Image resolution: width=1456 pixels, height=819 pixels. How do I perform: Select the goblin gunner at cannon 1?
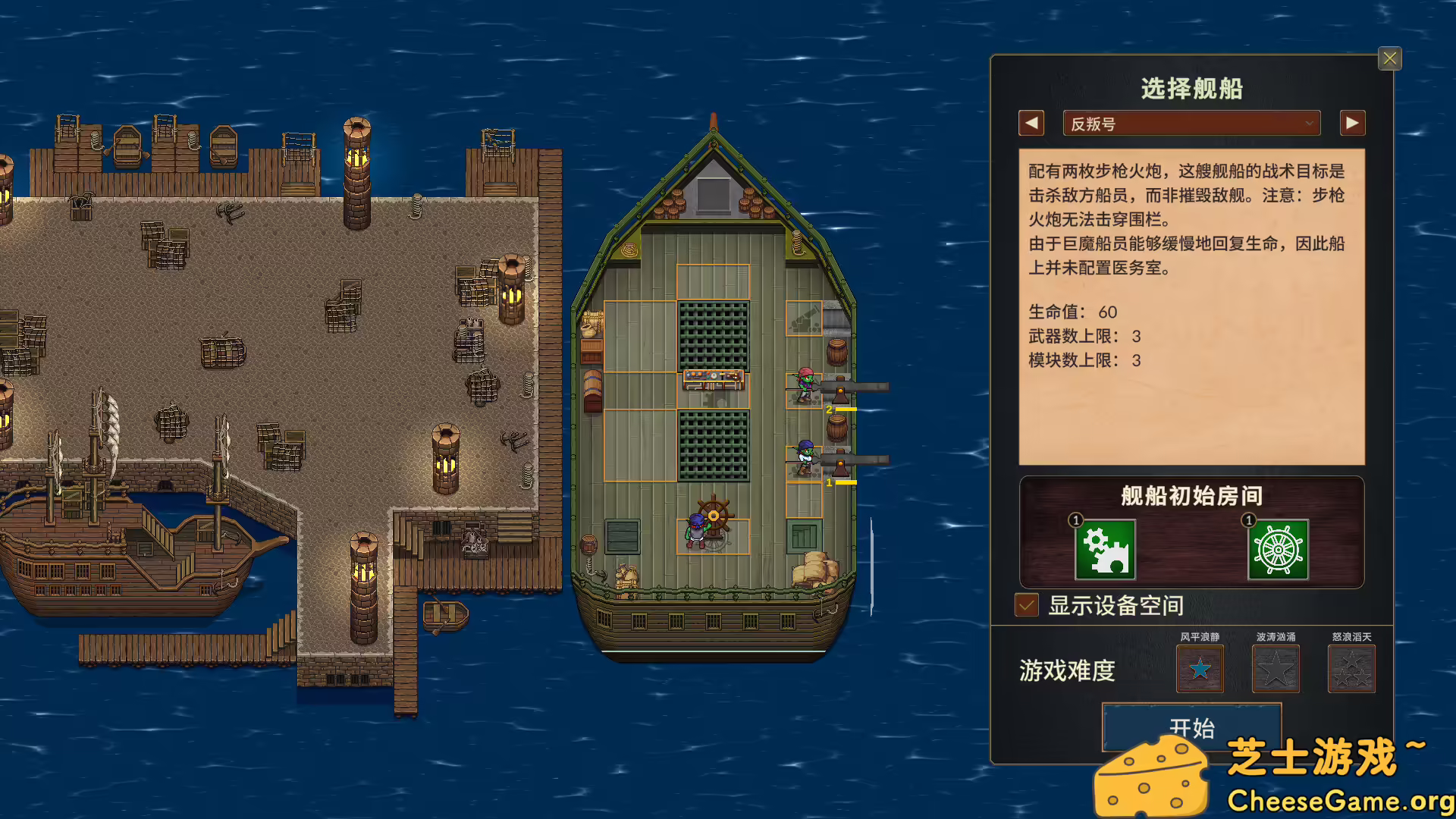(x=804, y=455)
